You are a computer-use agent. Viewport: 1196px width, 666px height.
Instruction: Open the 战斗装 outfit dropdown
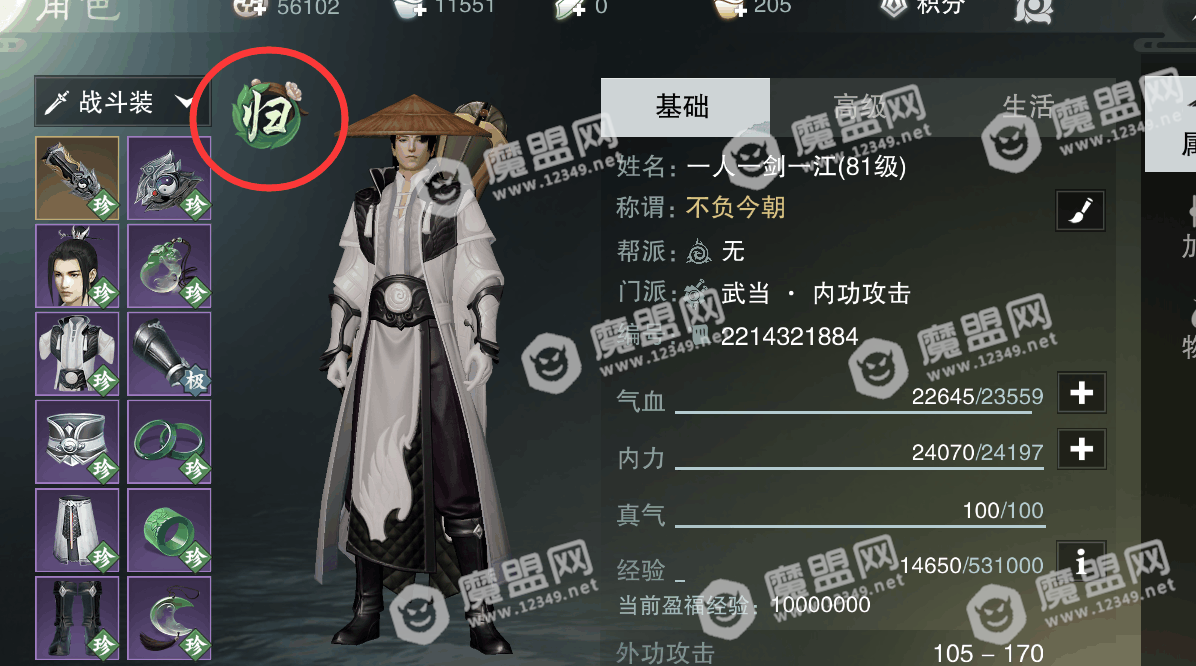click(116, 102)
